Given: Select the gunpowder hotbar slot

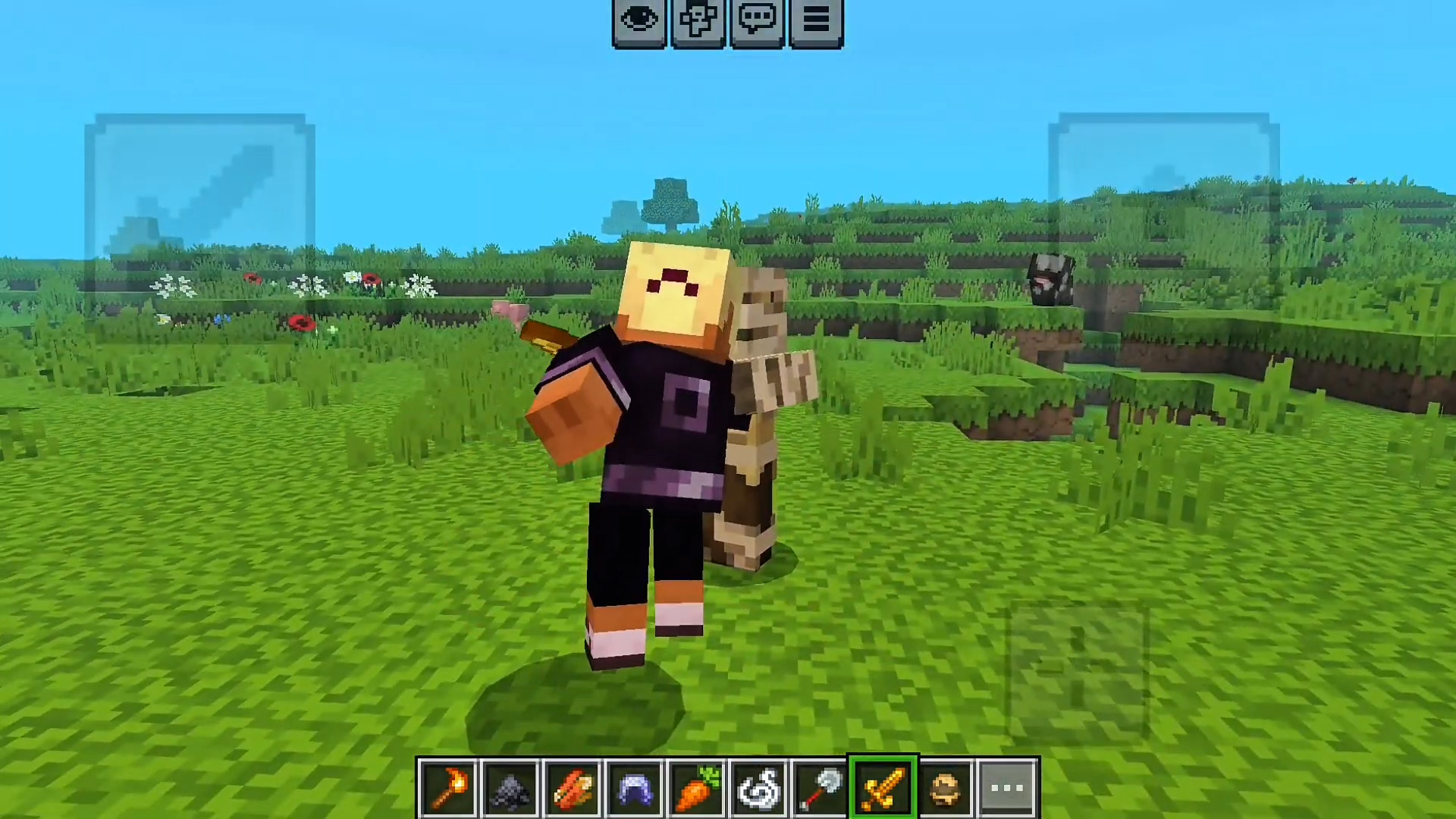Looking at the screenshot, I should click(x=510, y=786).
